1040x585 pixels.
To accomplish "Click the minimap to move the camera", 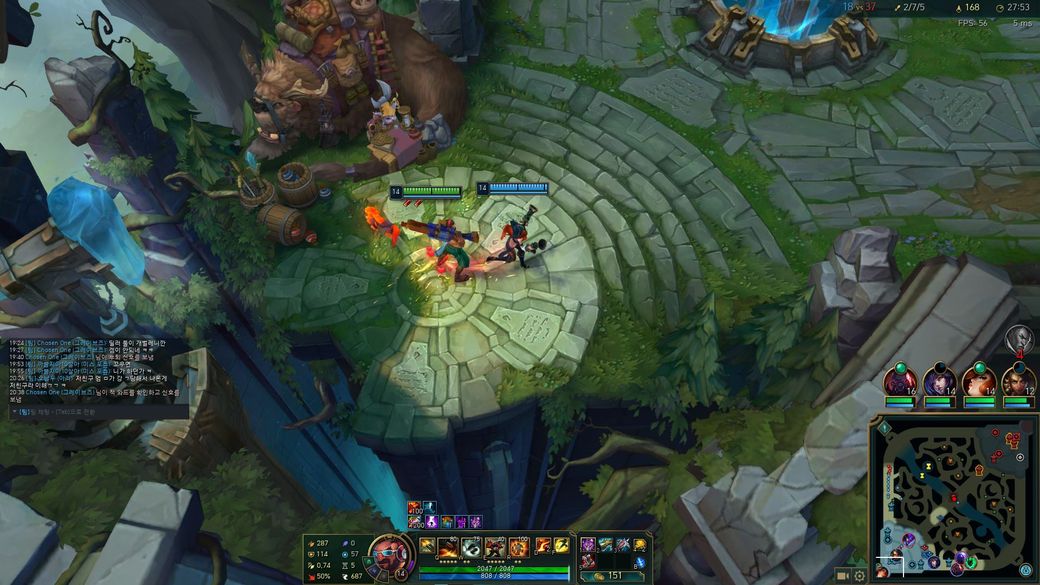I will click(953, 497).
